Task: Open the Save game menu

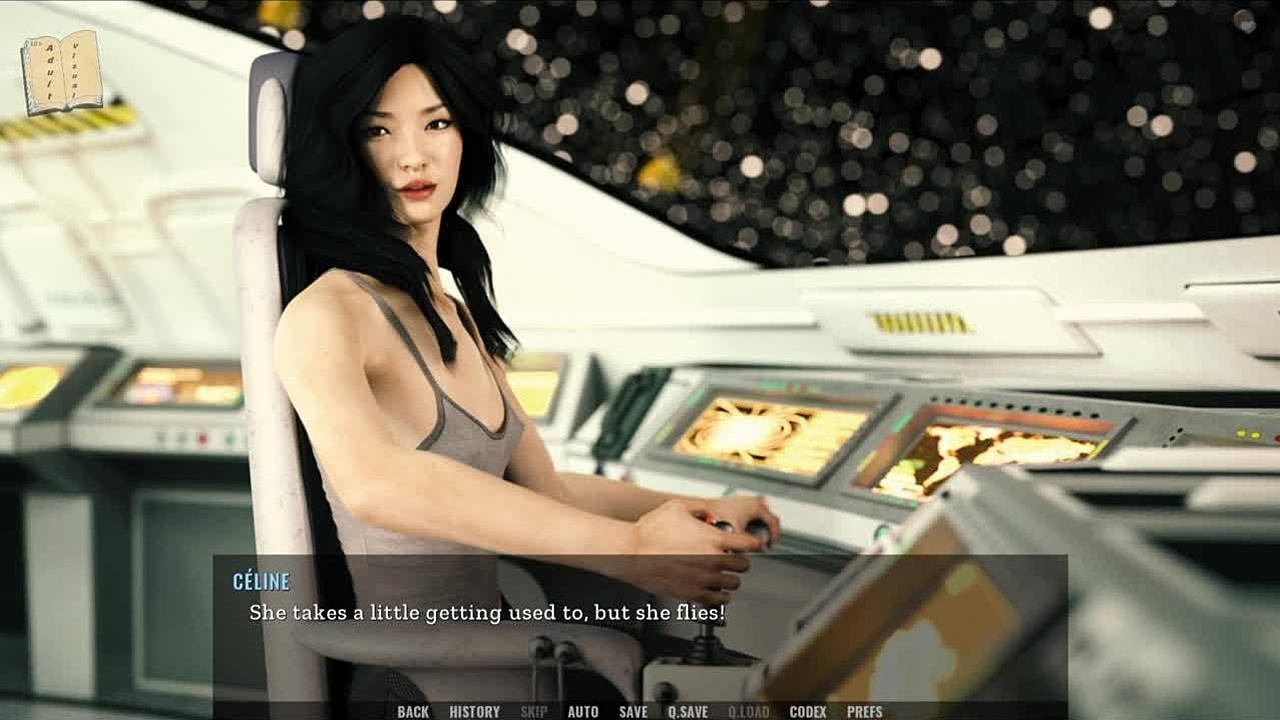Action: pos(633,712)
